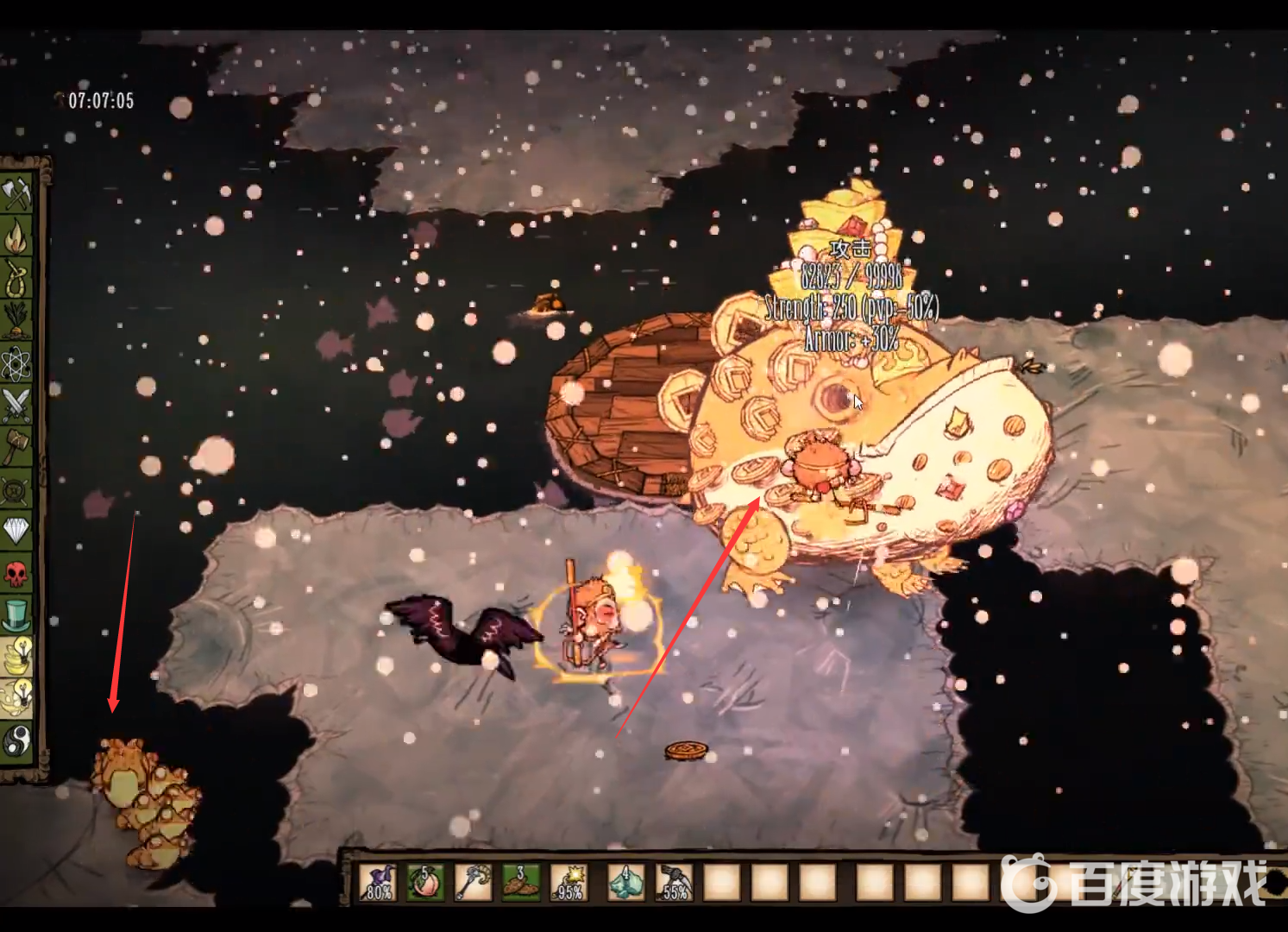
Task: Open the diamond Refine crafting tab
Action: click(x=16, y=530)
